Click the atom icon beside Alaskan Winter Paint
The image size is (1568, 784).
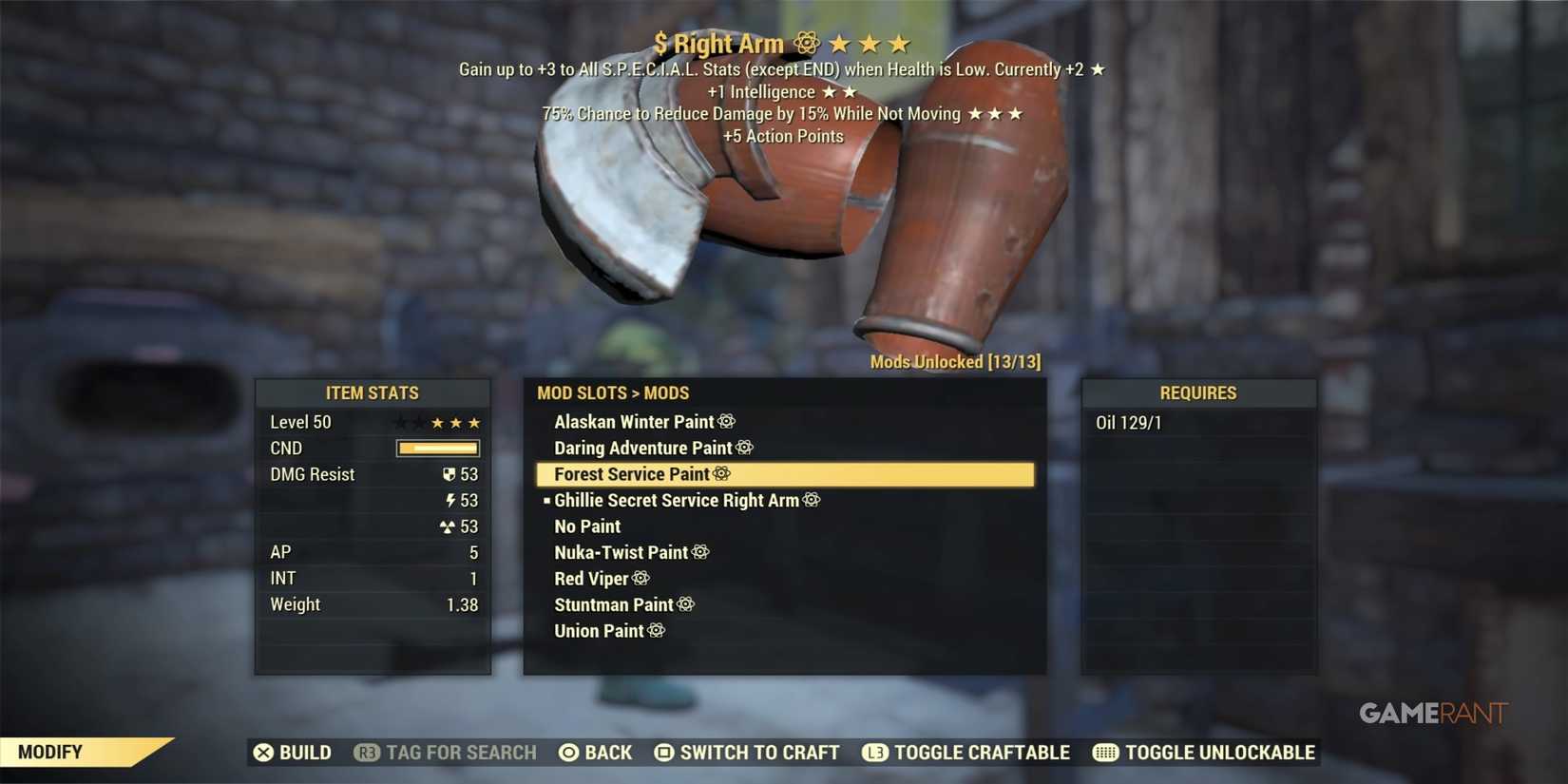pos(728,421)
